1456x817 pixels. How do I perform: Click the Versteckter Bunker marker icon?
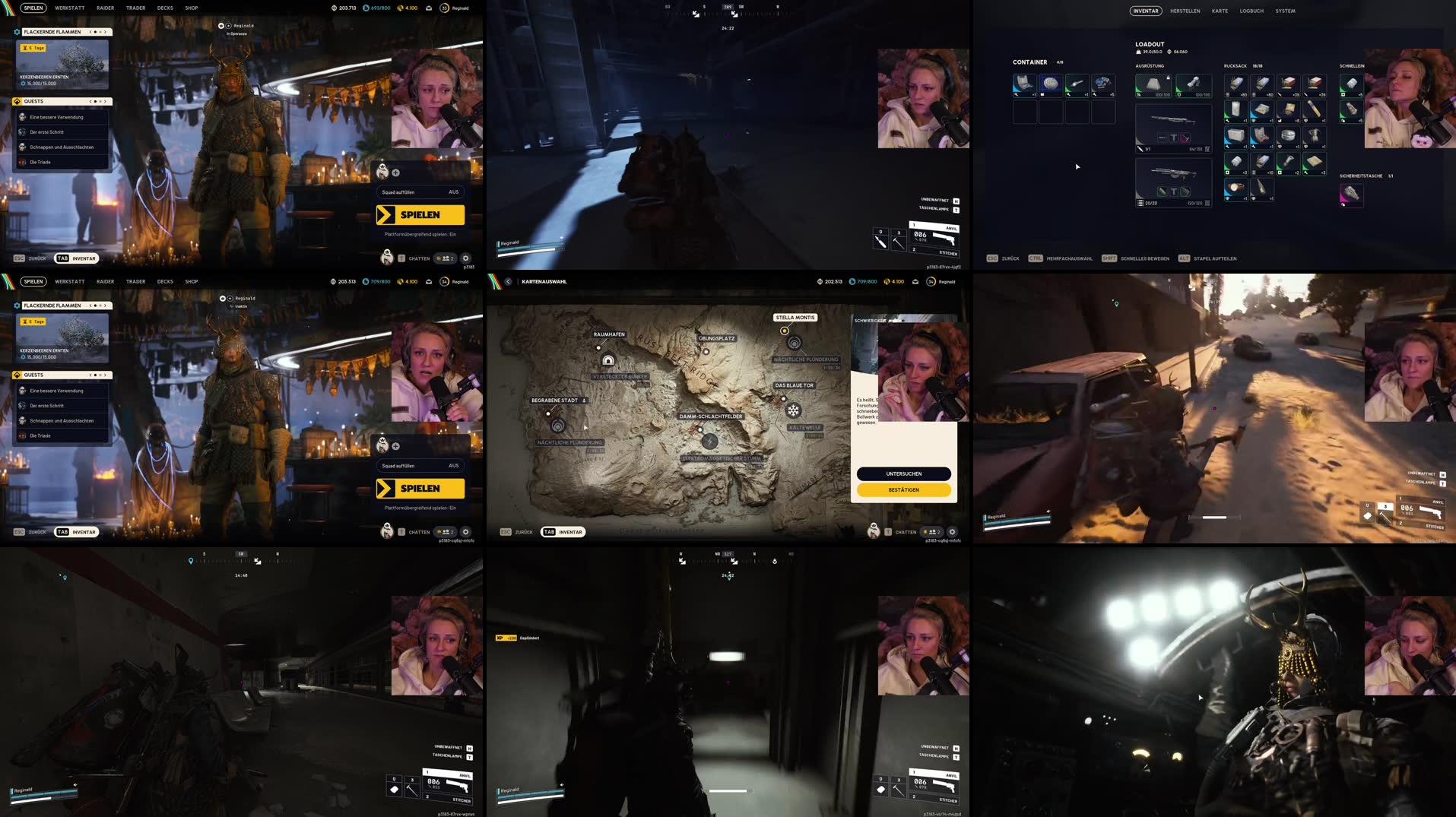607,360
